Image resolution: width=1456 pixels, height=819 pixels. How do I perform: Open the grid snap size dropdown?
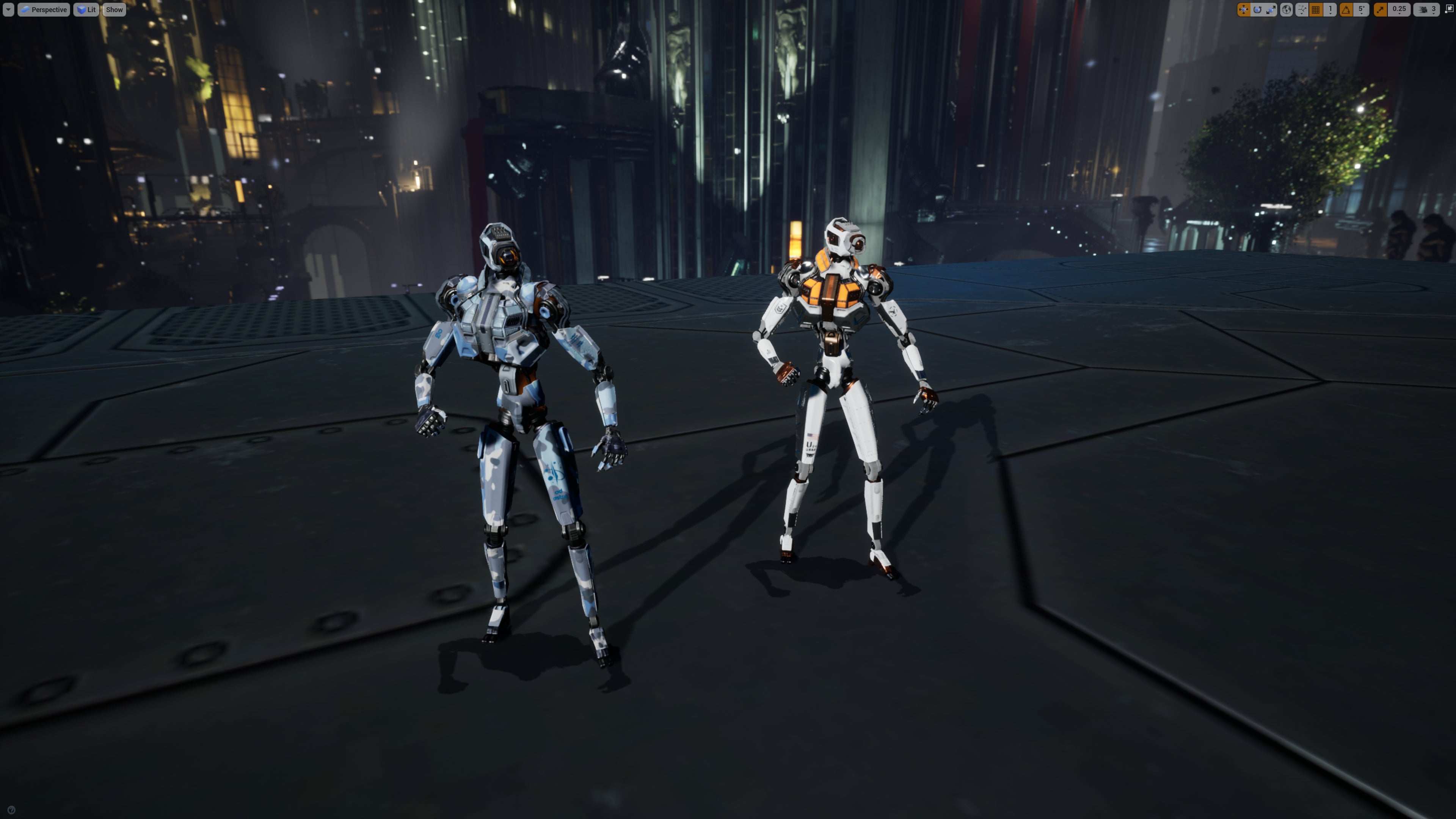click(x=1330, y=9)
